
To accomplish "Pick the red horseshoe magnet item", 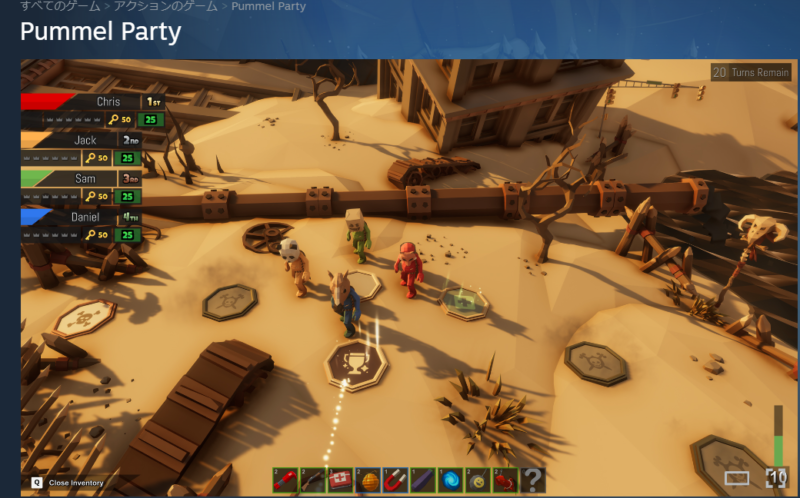I will click(395, 479).
